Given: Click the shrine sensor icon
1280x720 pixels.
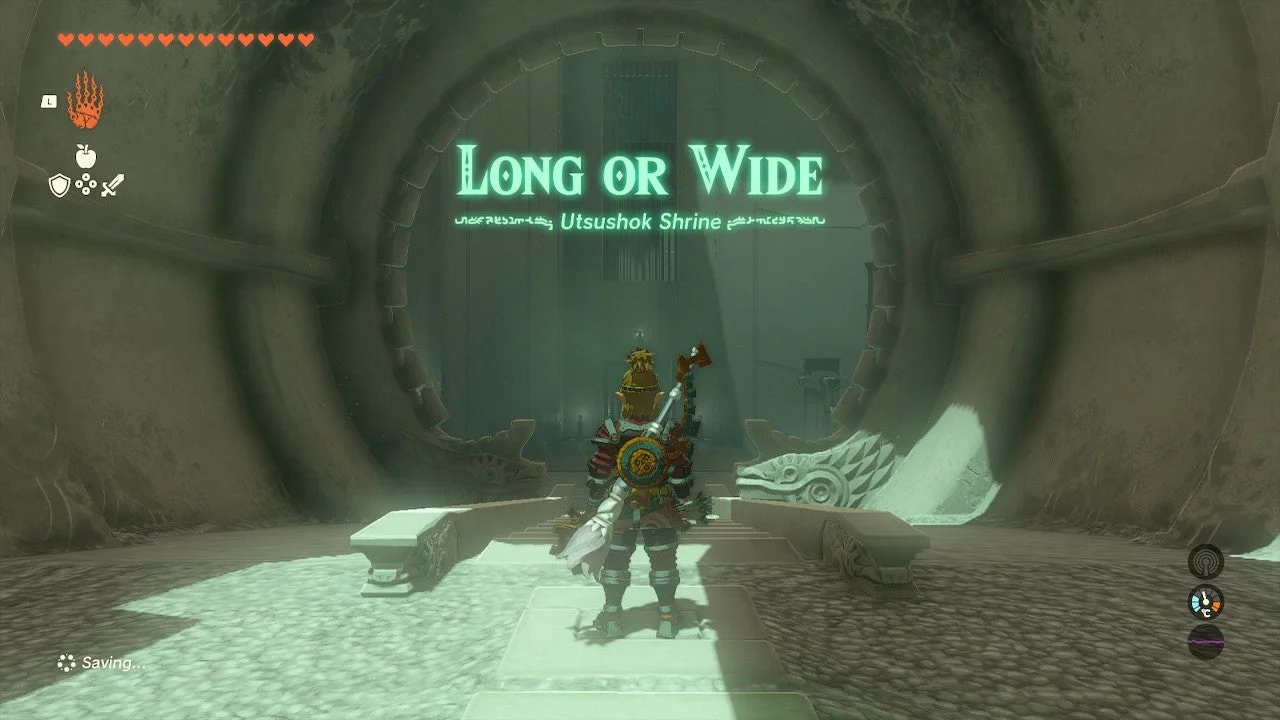Looking at the screenshot, I should pos(1205,561).
